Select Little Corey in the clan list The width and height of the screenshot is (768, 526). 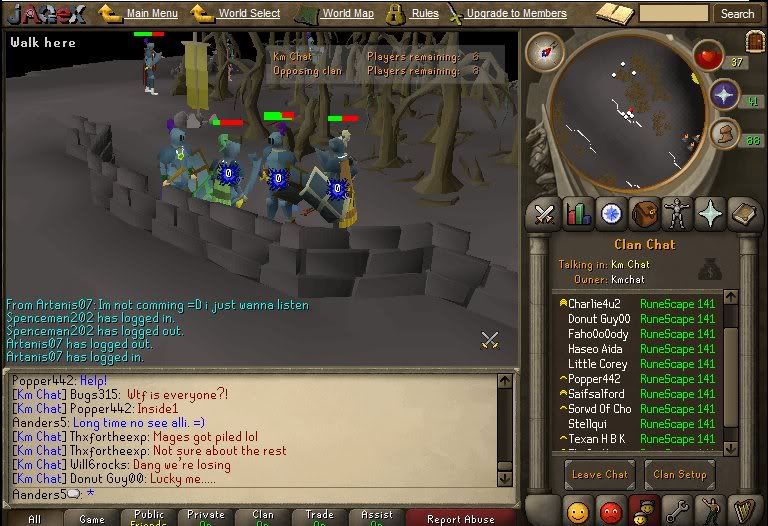coord(598,364)
